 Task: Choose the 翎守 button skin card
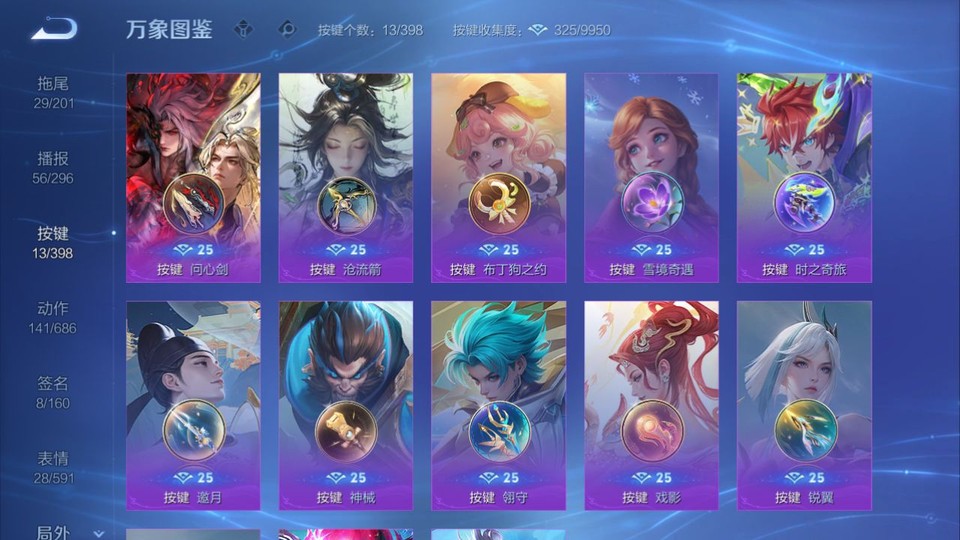[x=498, y=406]
